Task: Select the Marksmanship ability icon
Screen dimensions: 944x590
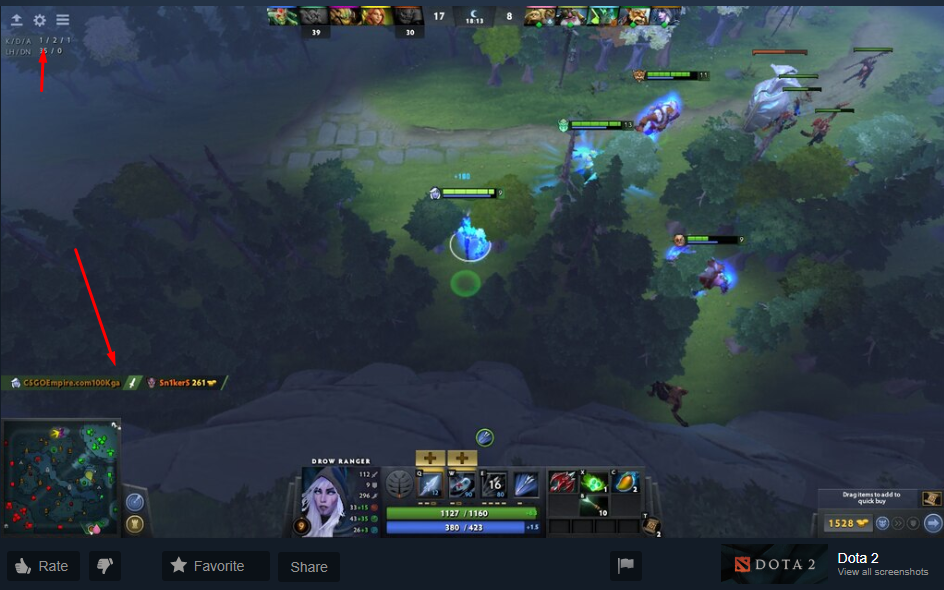Action: pyautogui.click(x=525, y=485)
